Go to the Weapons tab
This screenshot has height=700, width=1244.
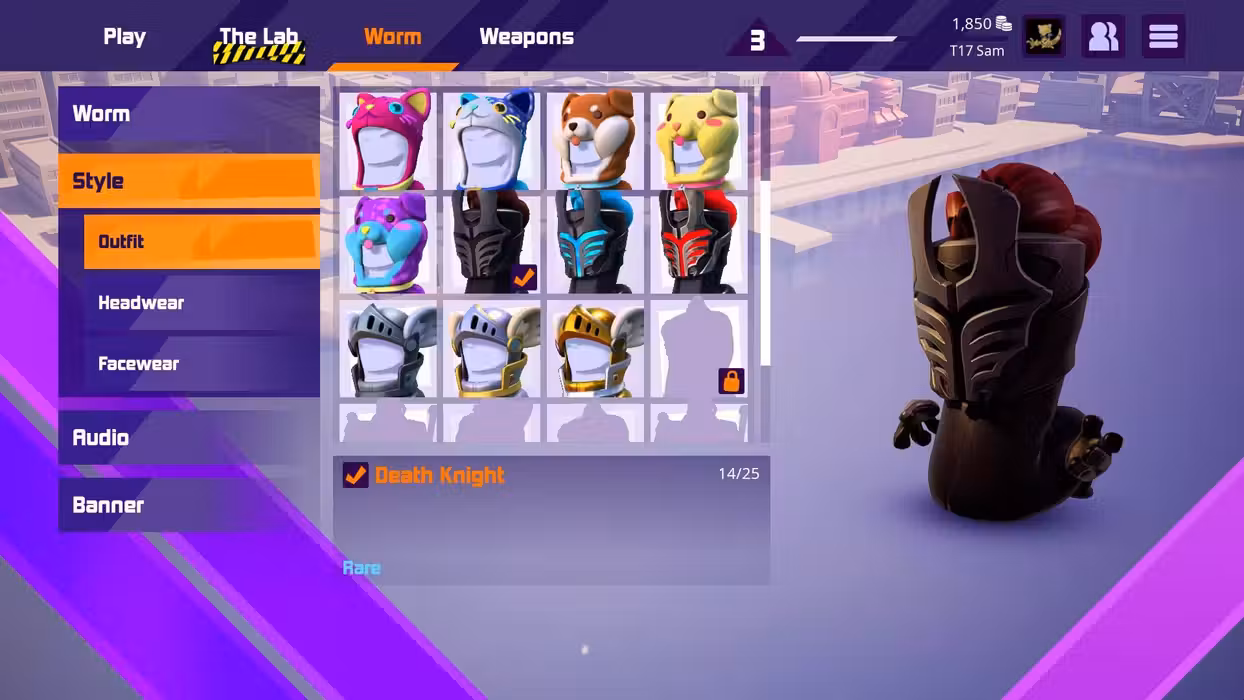pyautogui.click(x=526, y=37)
